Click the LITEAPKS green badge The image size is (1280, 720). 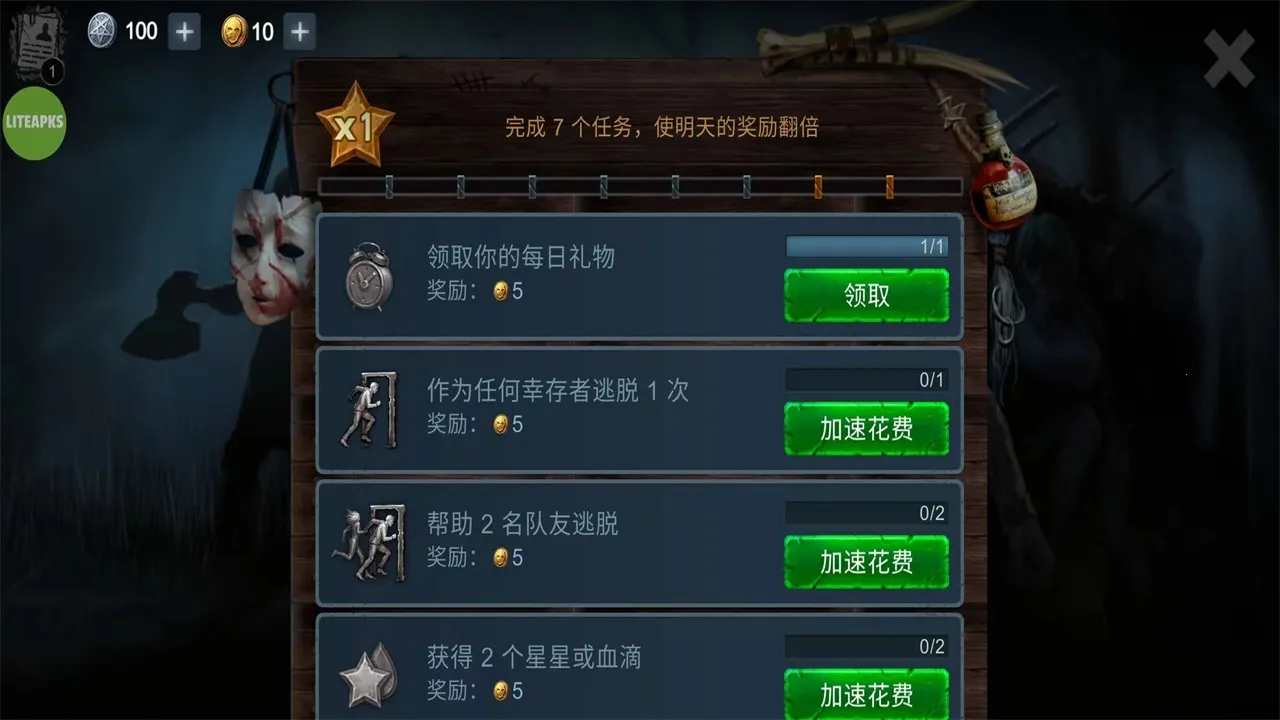click(x=36, y=124)
